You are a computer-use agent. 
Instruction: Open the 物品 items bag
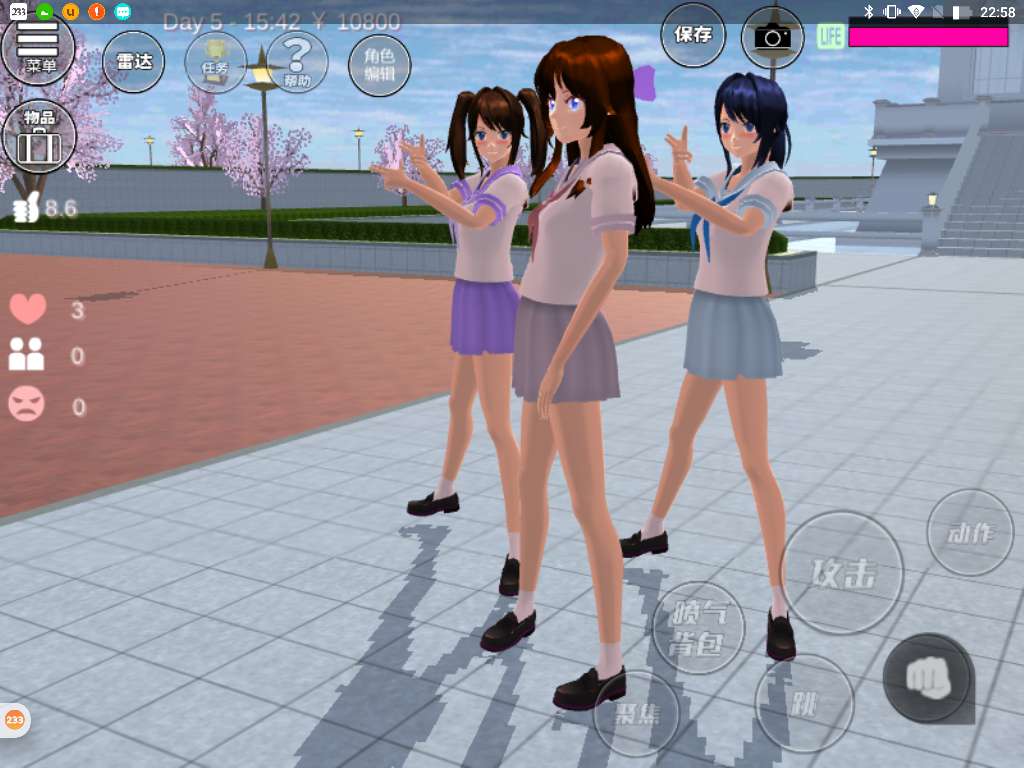(x=39, y=136)
